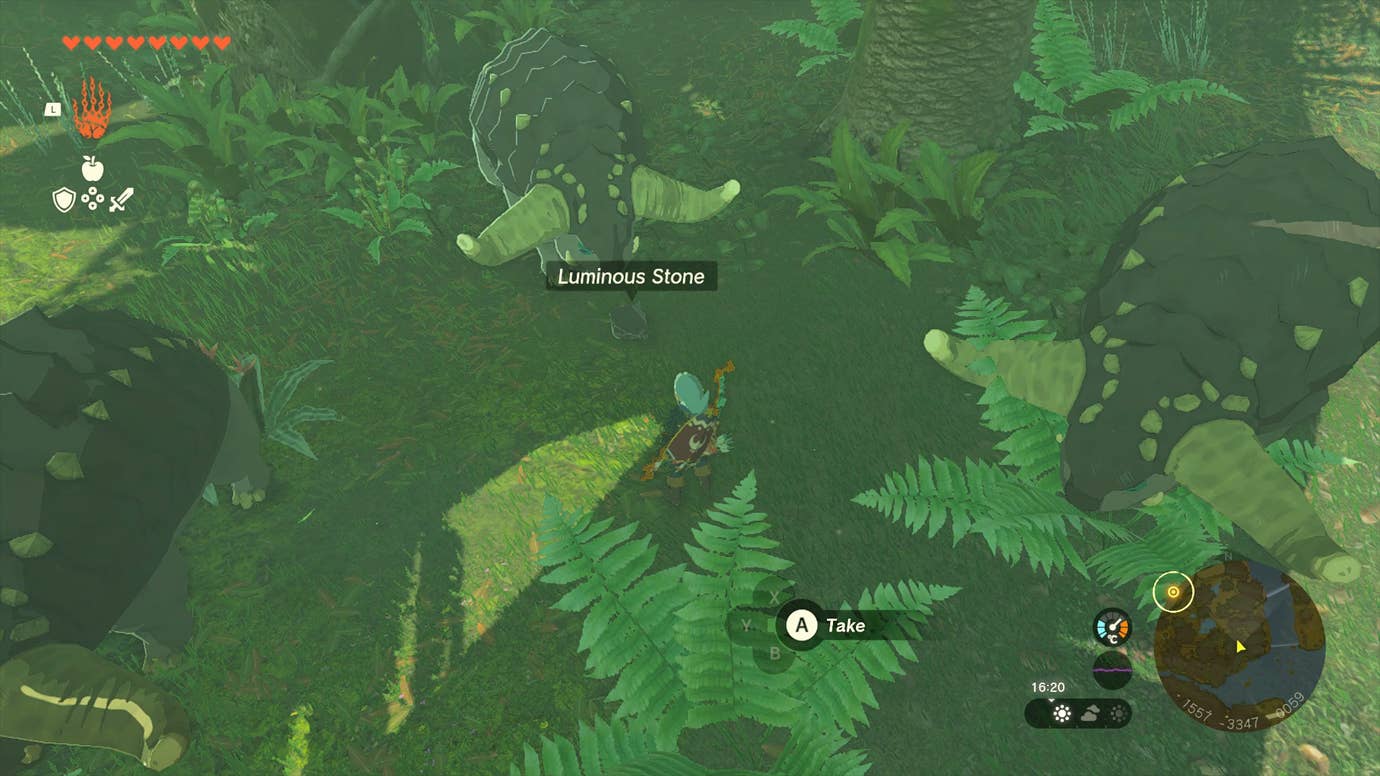
Task: Click the L button prompt icon
Action: coord(53,109)
